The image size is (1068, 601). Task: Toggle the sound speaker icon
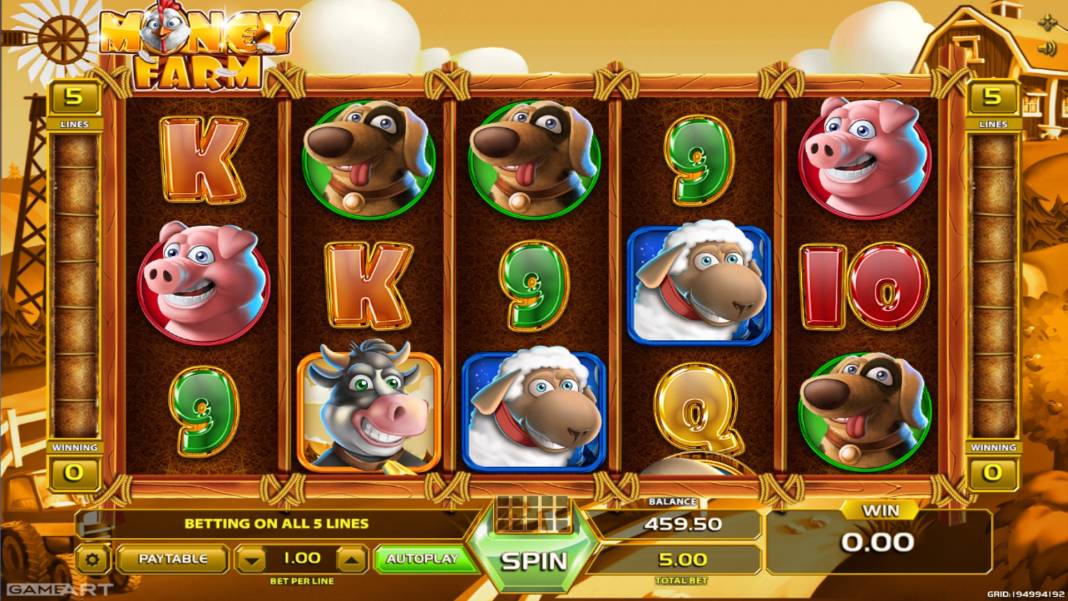click(x=1047, y=48)
